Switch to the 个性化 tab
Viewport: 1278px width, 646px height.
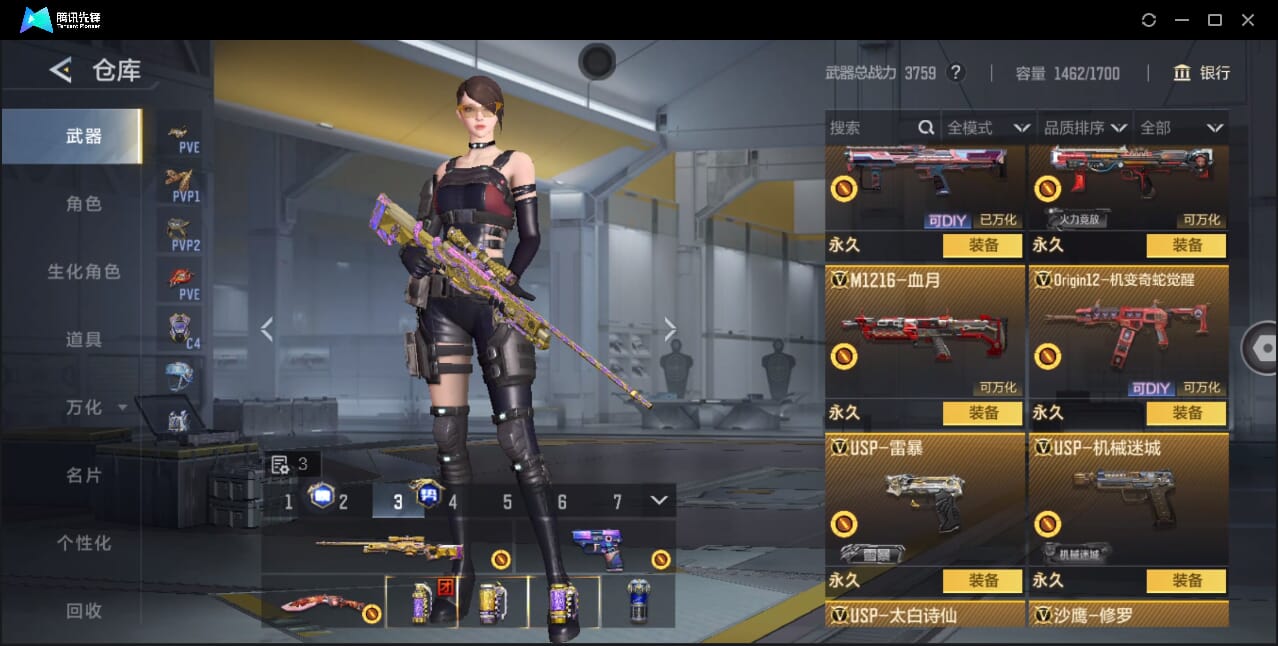point(84,543)
